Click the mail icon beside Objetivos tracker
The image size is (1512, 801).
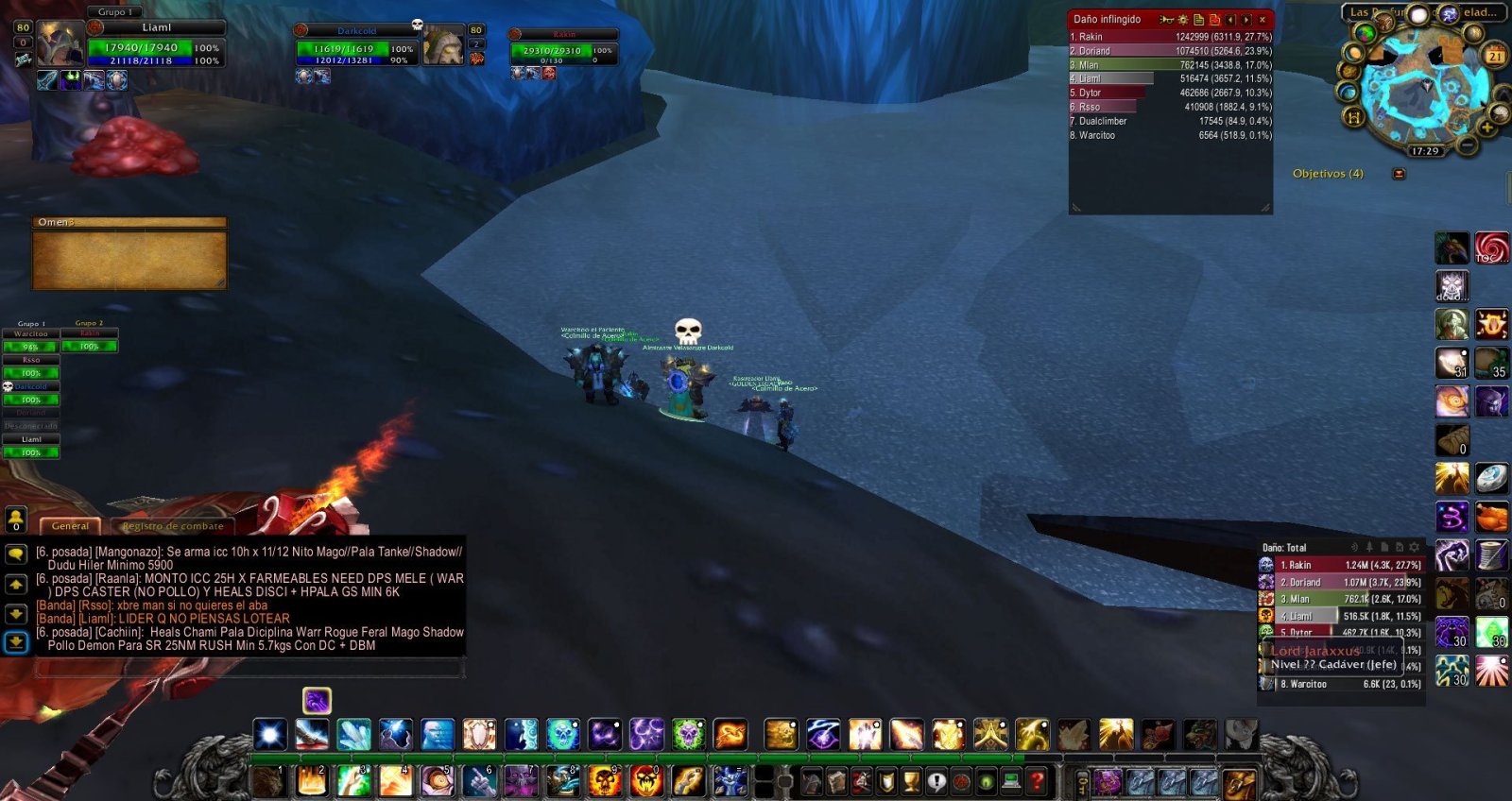tap(1398, 174)
